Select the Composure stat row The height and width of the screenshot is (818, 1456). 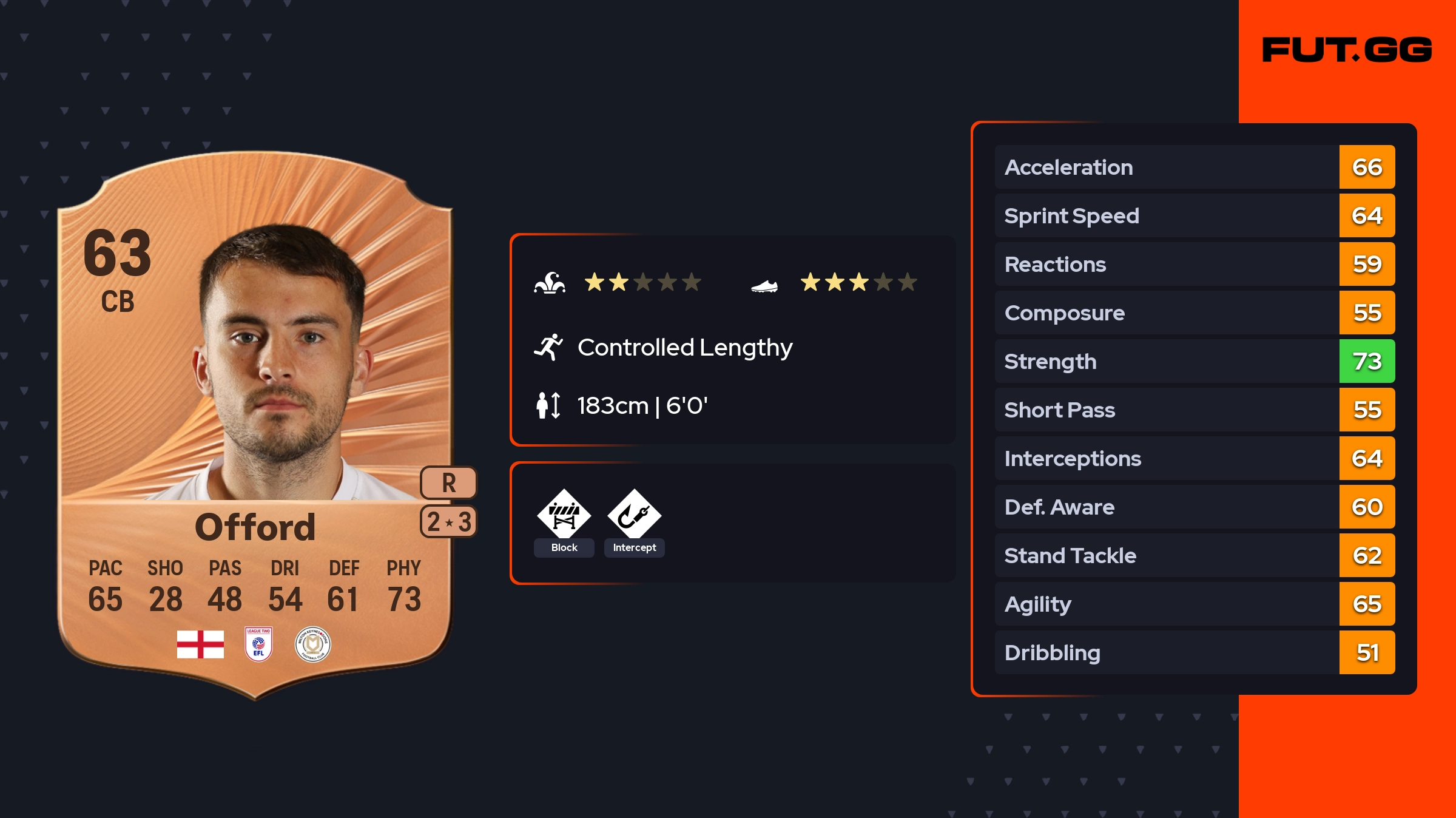pyautogui.click(x=1194, y=313)
